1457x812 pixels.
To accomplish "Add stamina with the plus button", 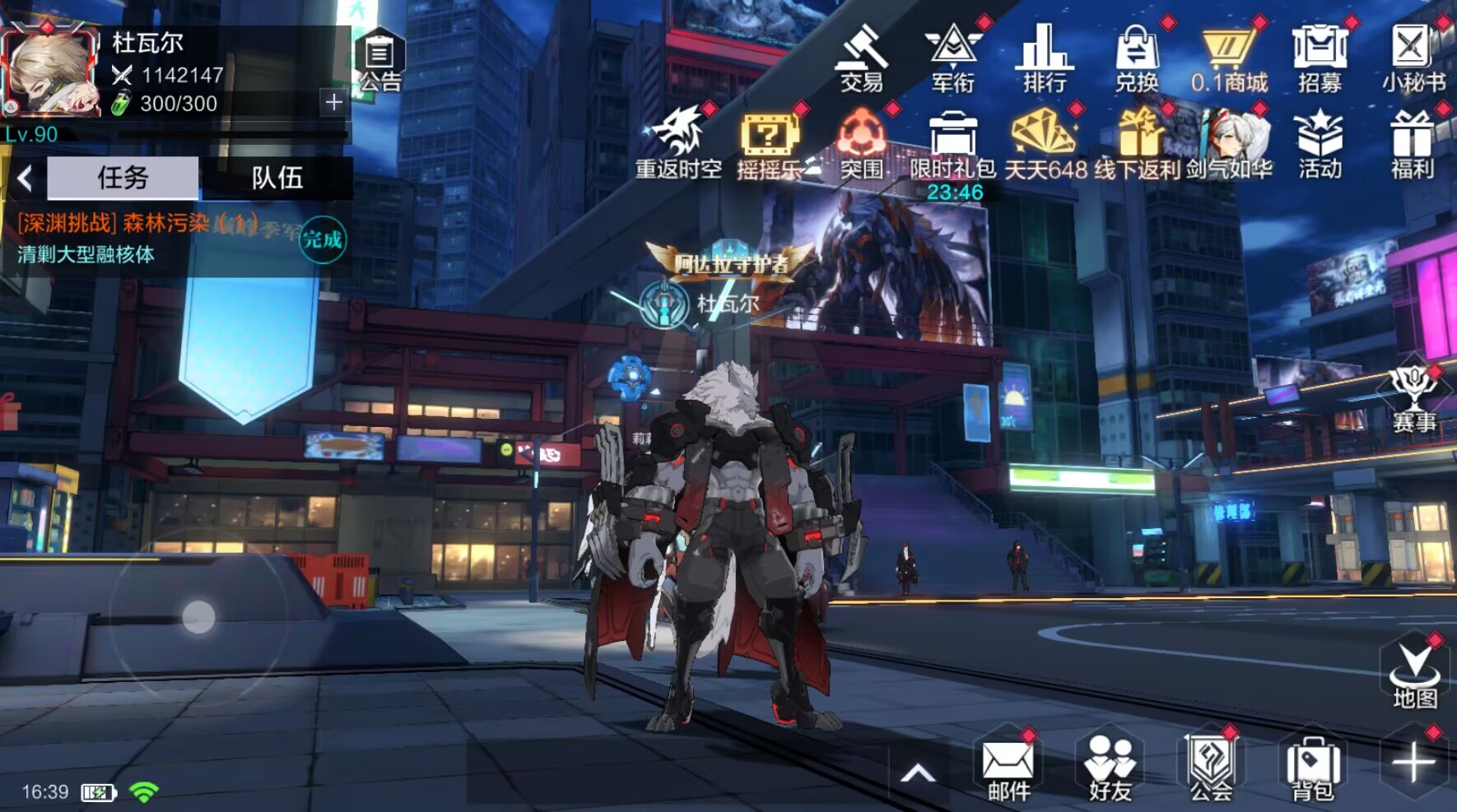I will (333, 102).
